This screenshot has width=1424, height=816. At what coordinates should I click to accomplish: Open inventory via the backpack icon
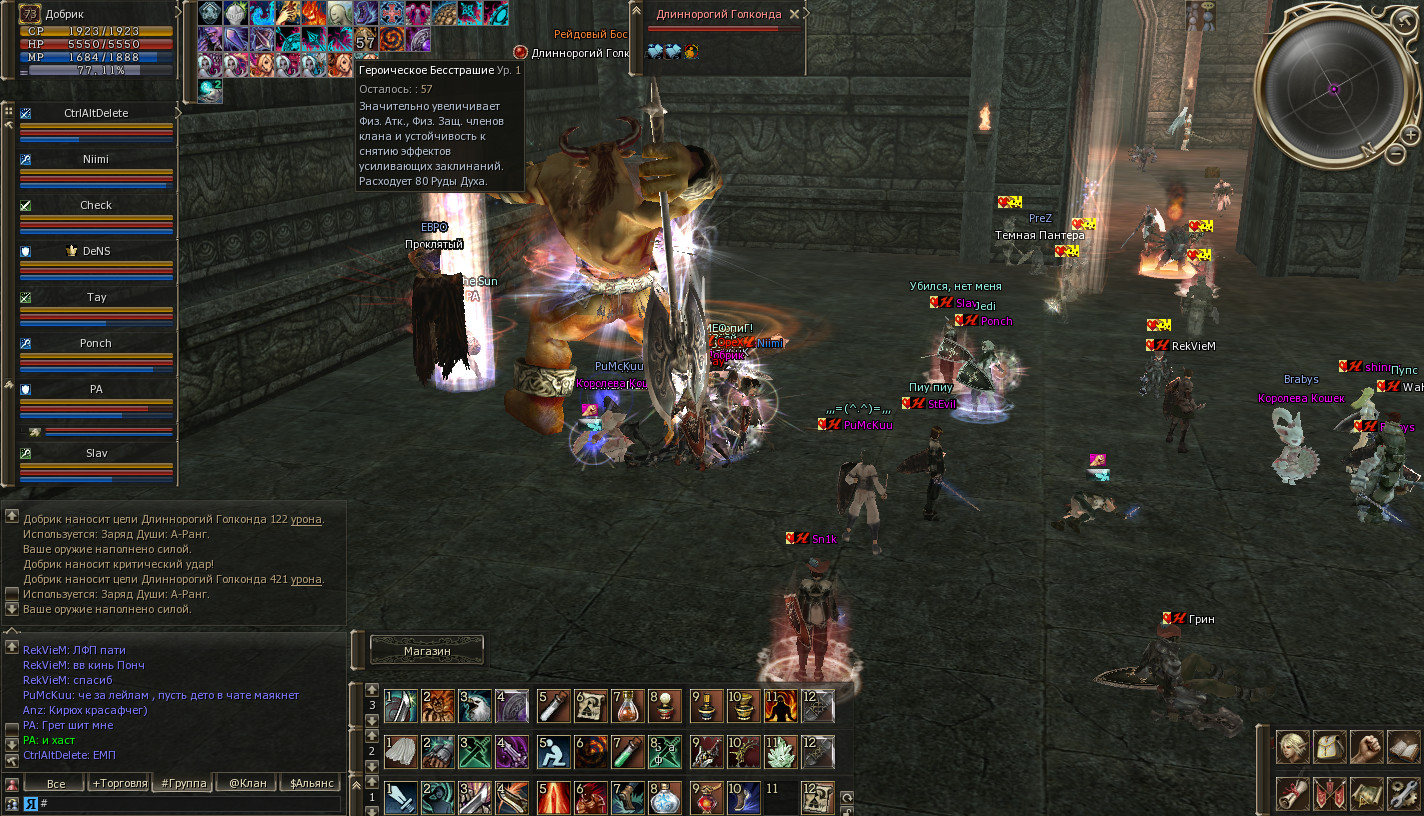click(1331, 747)
